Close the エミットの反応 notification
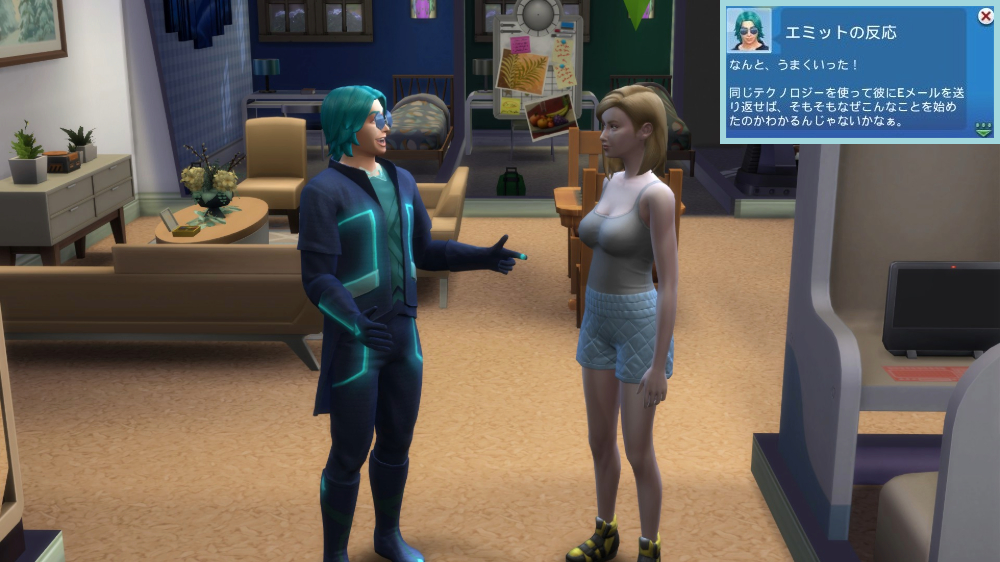Image resolution: width=1000 pixels, height=562 pixels. 985,16
